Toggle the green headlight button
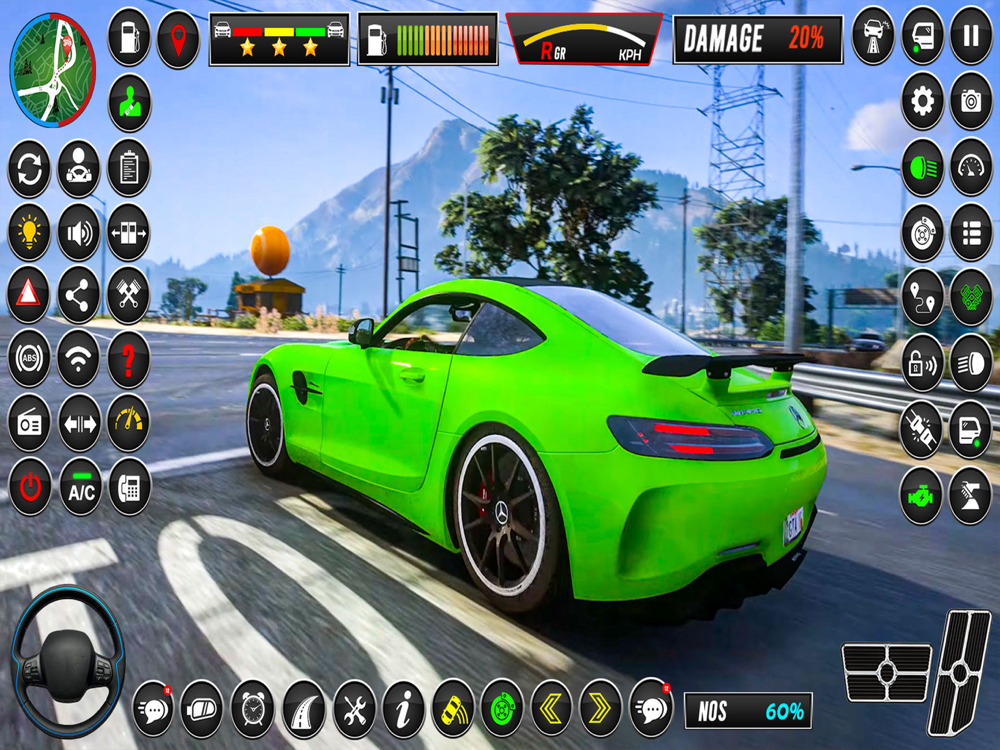This screenshot has width=1000, height=750. click(x=922, y=167)
